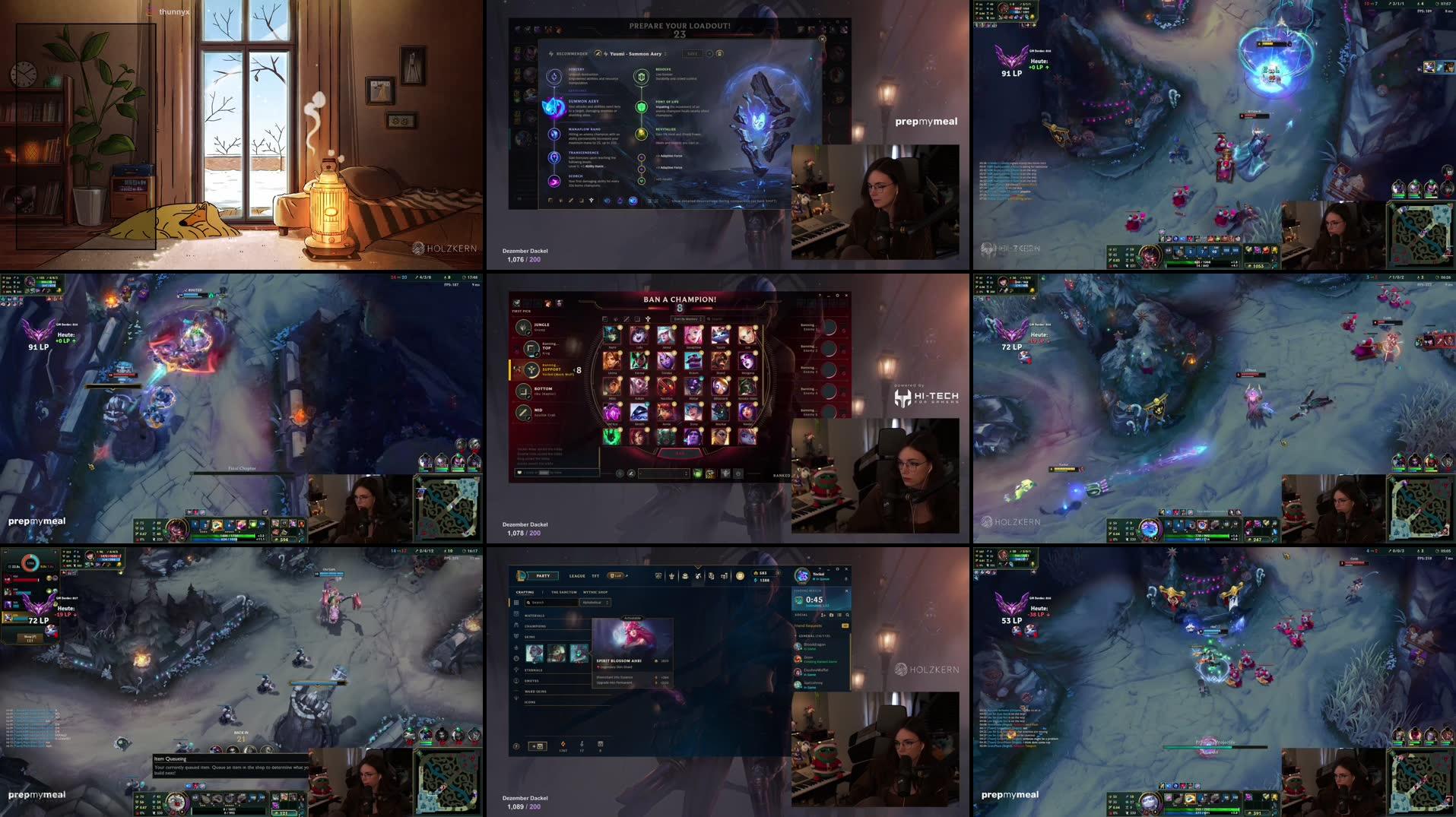Viewport: 1456px width, 817px height.
Task: Click the ban phase timer bar
Action: [680, 308]
